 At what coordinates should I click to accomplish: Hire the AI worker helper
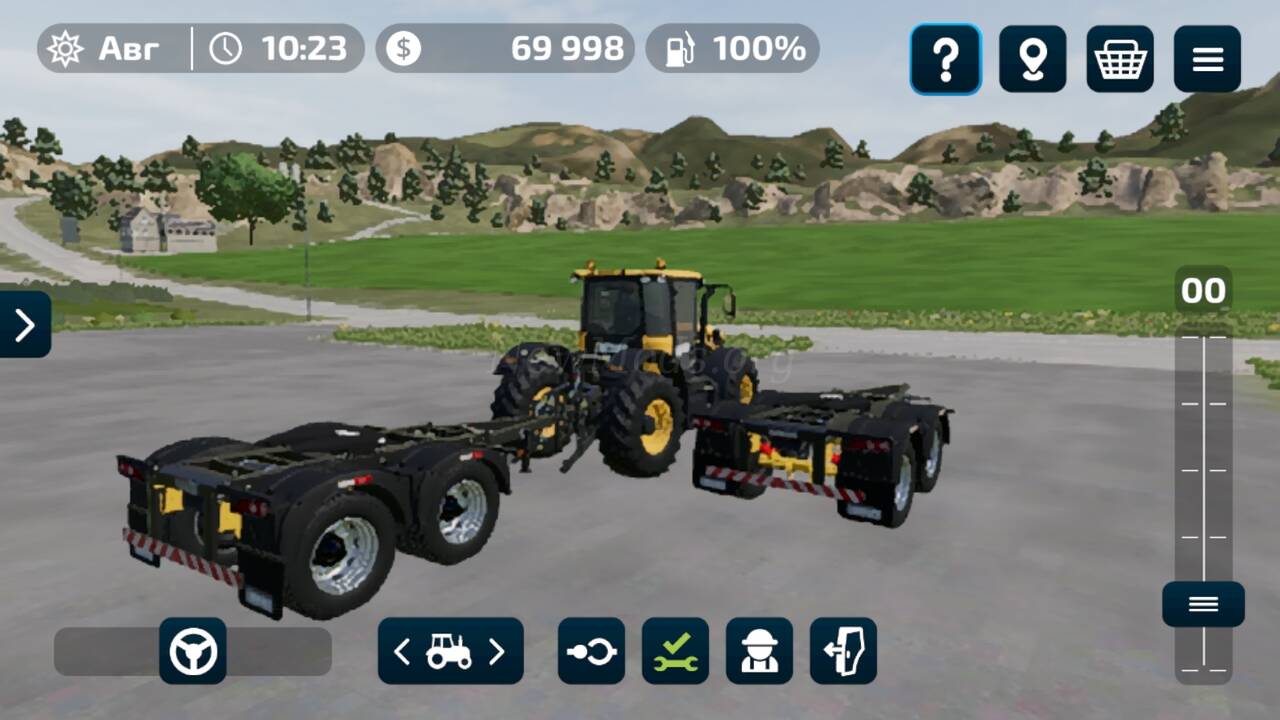(x=759, y=651)
